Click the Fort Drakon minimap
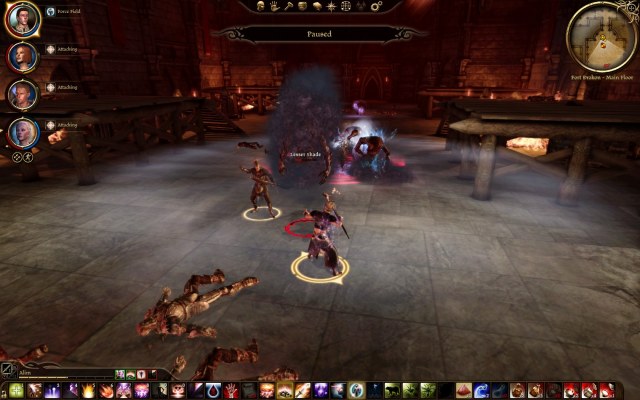 (x=600, y=36)
